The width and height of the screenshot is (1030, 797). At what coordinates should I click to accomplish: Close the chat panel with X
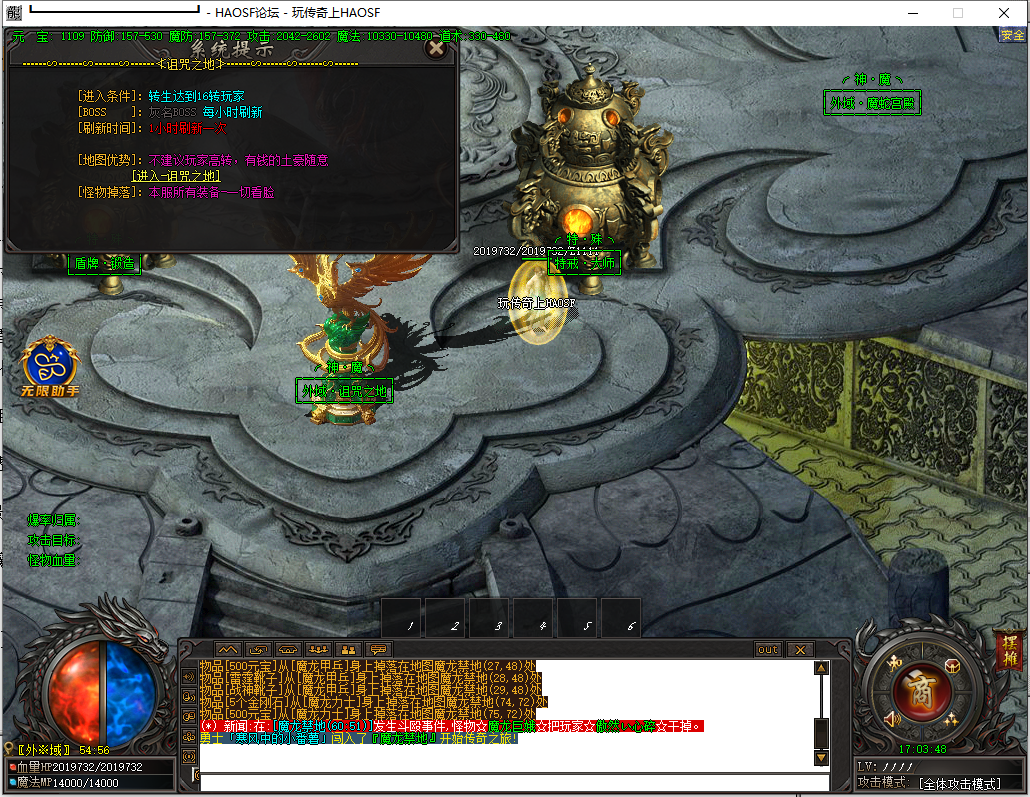(x=799, y=649)
